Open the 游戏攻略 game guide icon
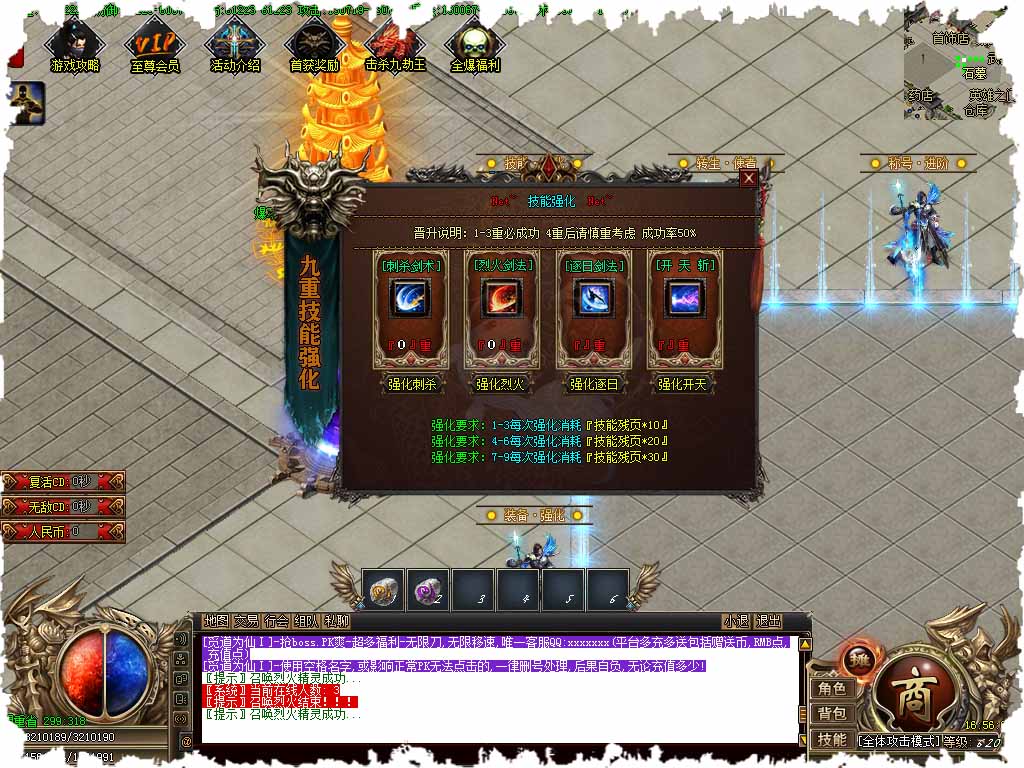The width and height of the screenshot is (1024, 768). (x=75, y=45)
